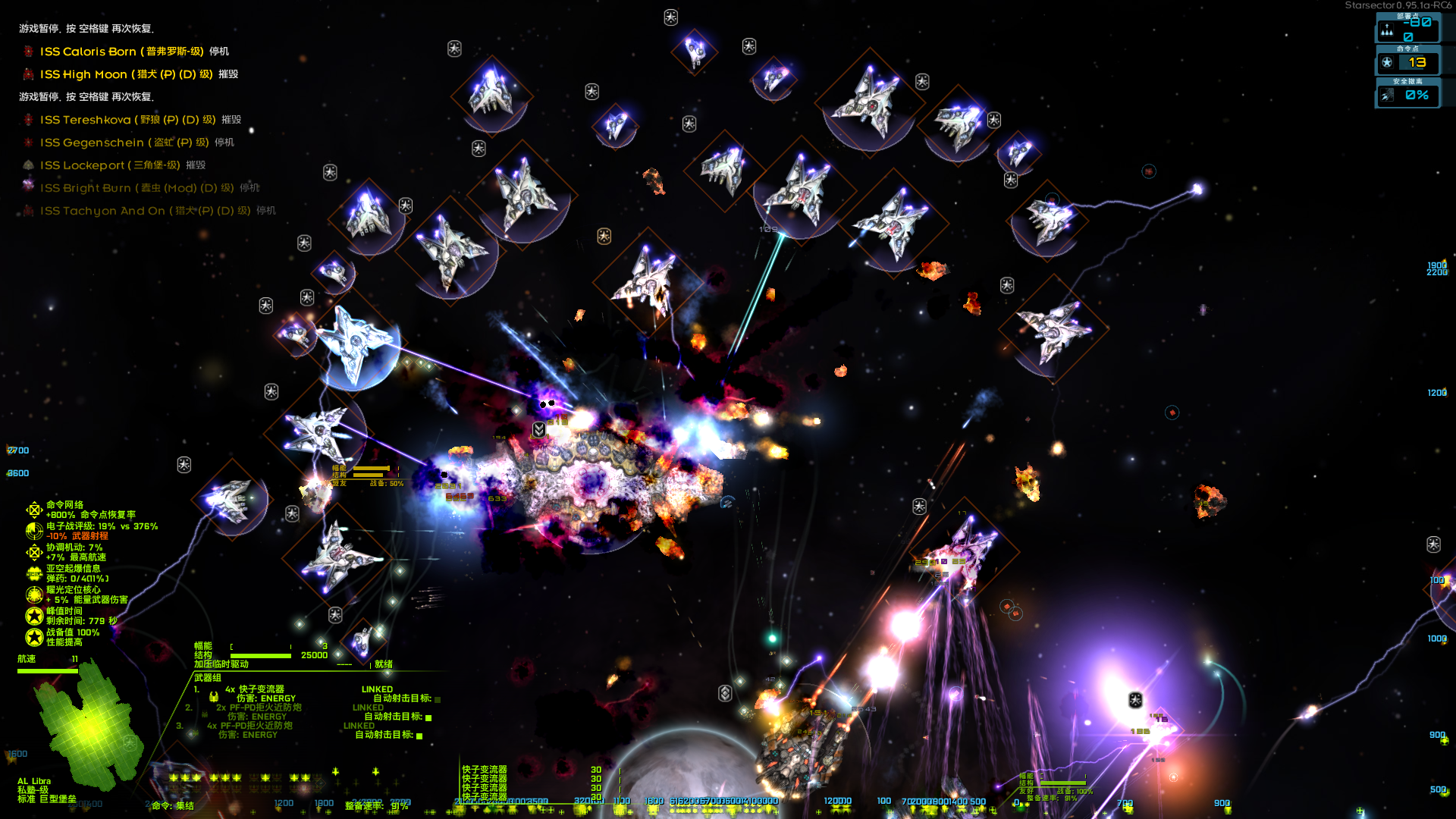Click the combat readiness 100% star icon
Image resolution: width=1456 pixels, height=819 pixels.
point(34,637)
